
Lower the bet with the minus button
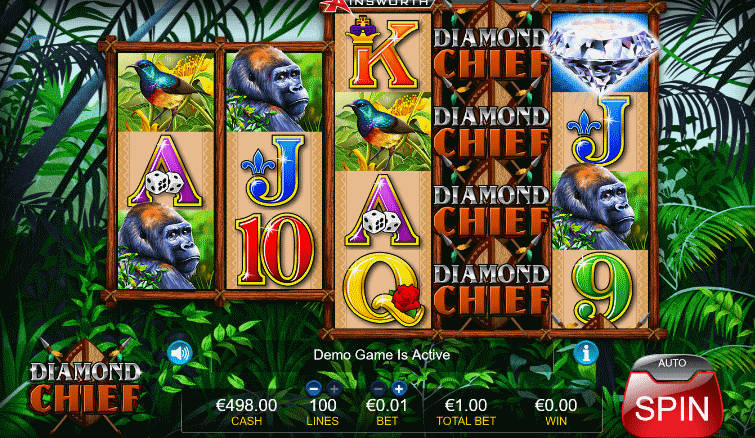pyautogui.click(x=379, y=388)
